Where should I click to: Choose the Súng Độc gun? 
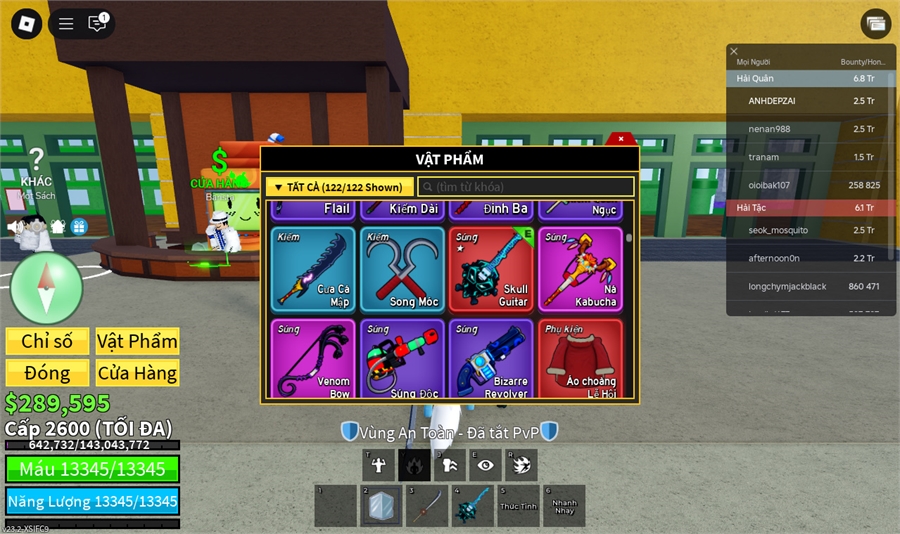(402, 359)
